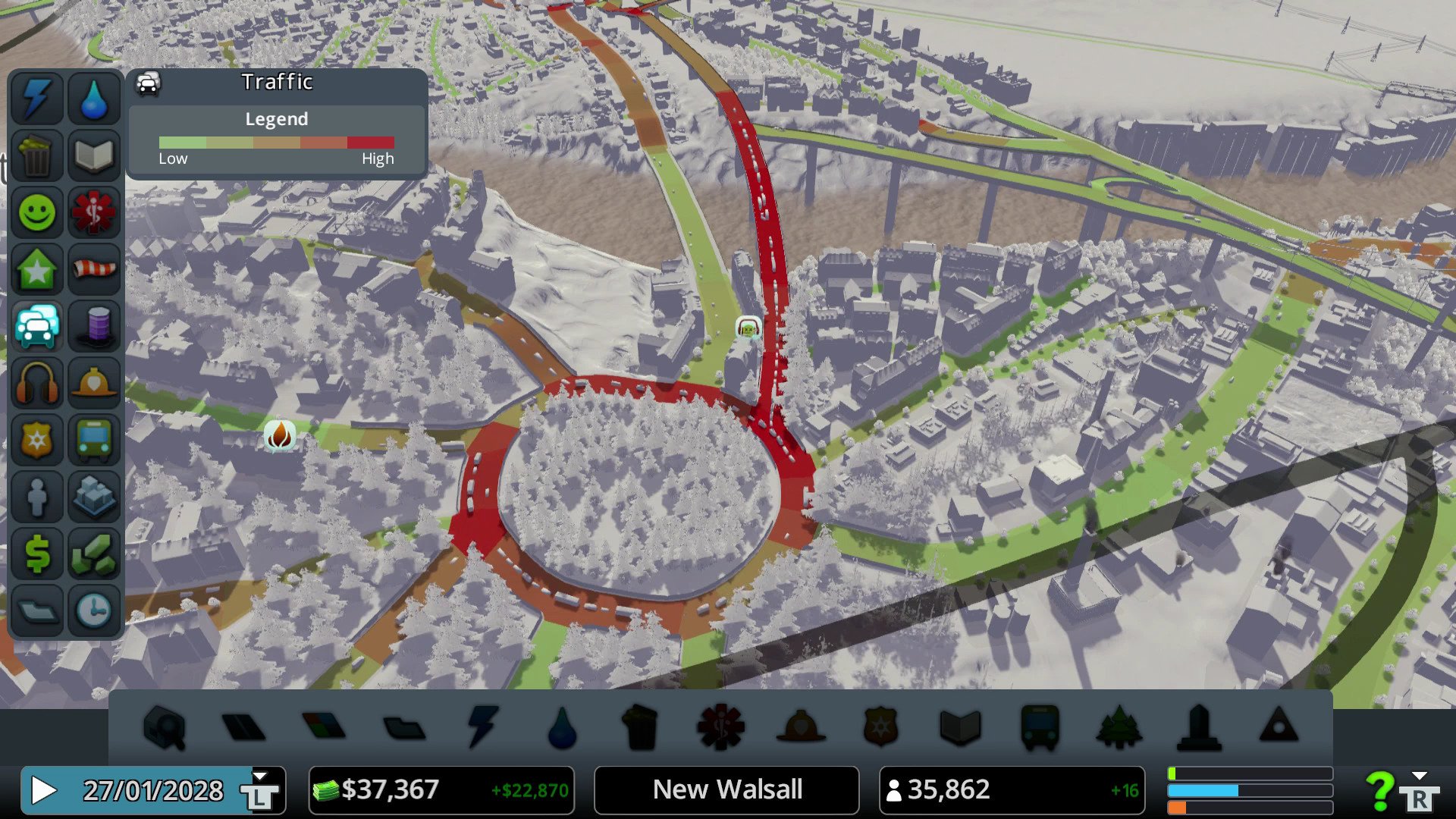This screenshot has height=819, width=1456.
Task: Open the Electricity info view
Action: click(x=36, y=99)
